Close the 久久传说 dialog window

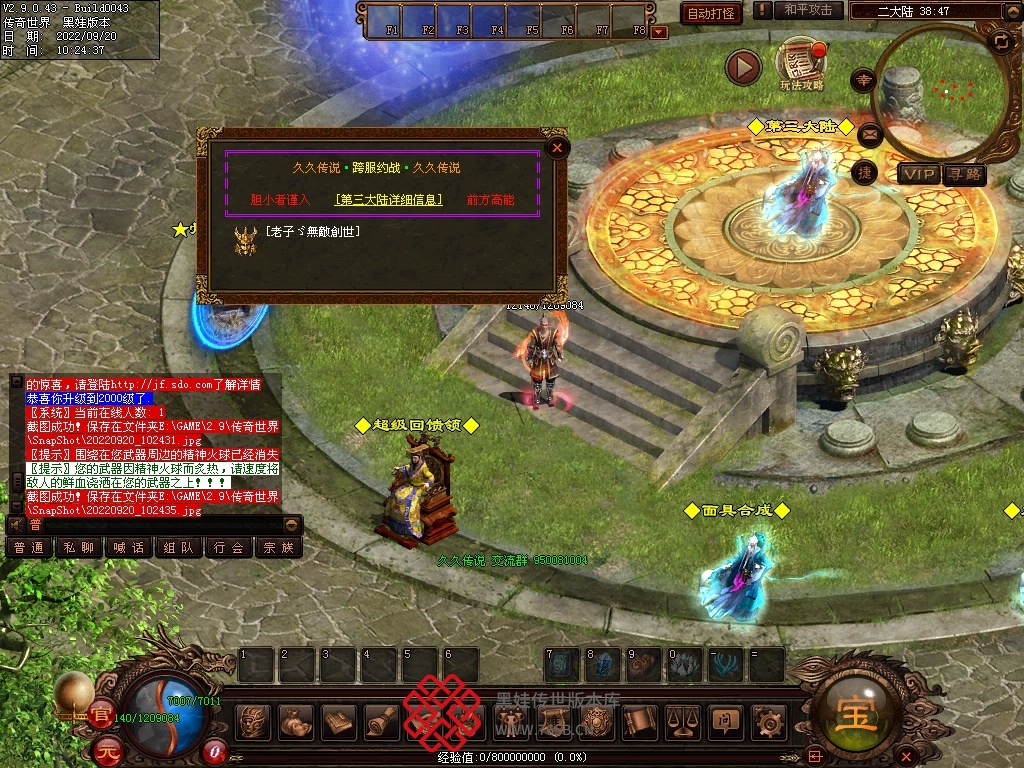coord(557,148)
